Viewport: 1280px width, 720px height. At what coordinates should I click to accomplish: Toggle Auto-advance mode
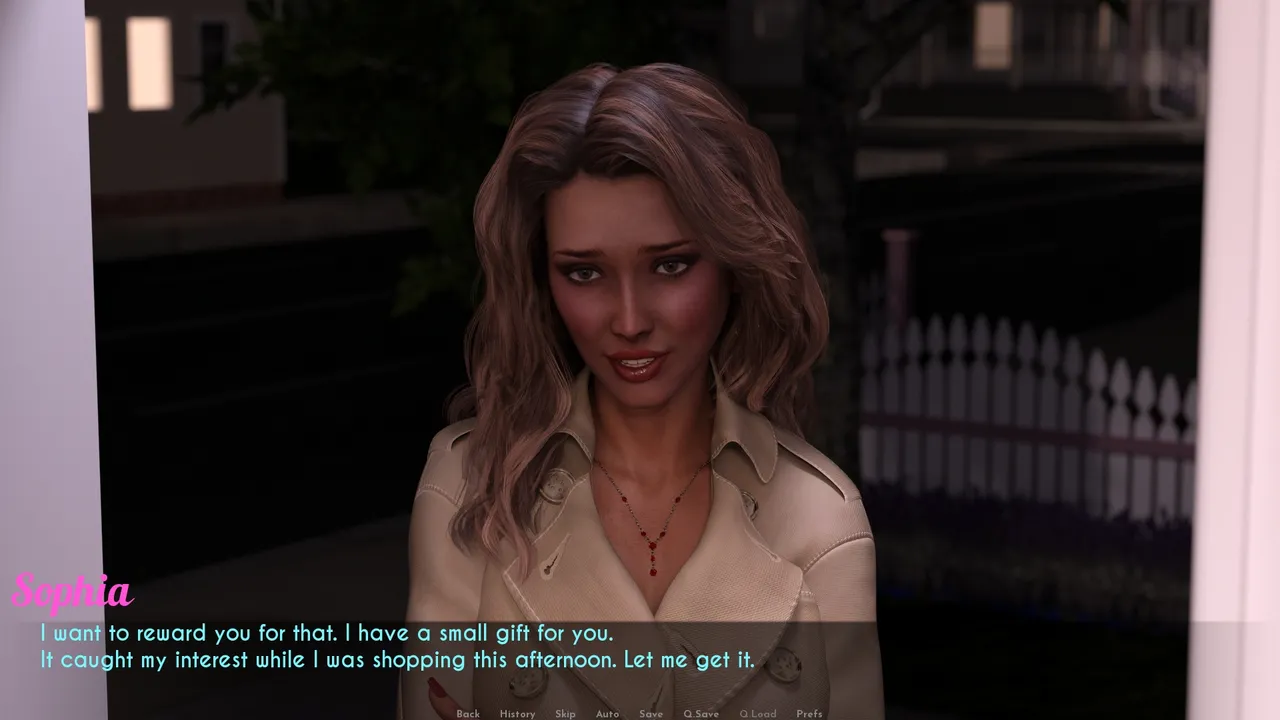pos(607,714)
